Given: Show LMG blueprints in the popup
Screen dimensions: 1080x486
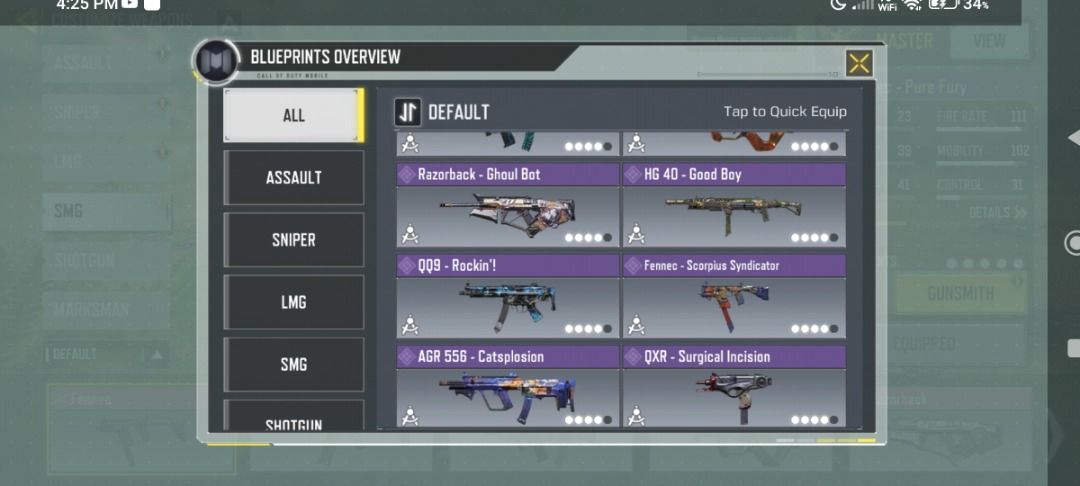Looking at the screenshot, I should [x=293, y=302].
